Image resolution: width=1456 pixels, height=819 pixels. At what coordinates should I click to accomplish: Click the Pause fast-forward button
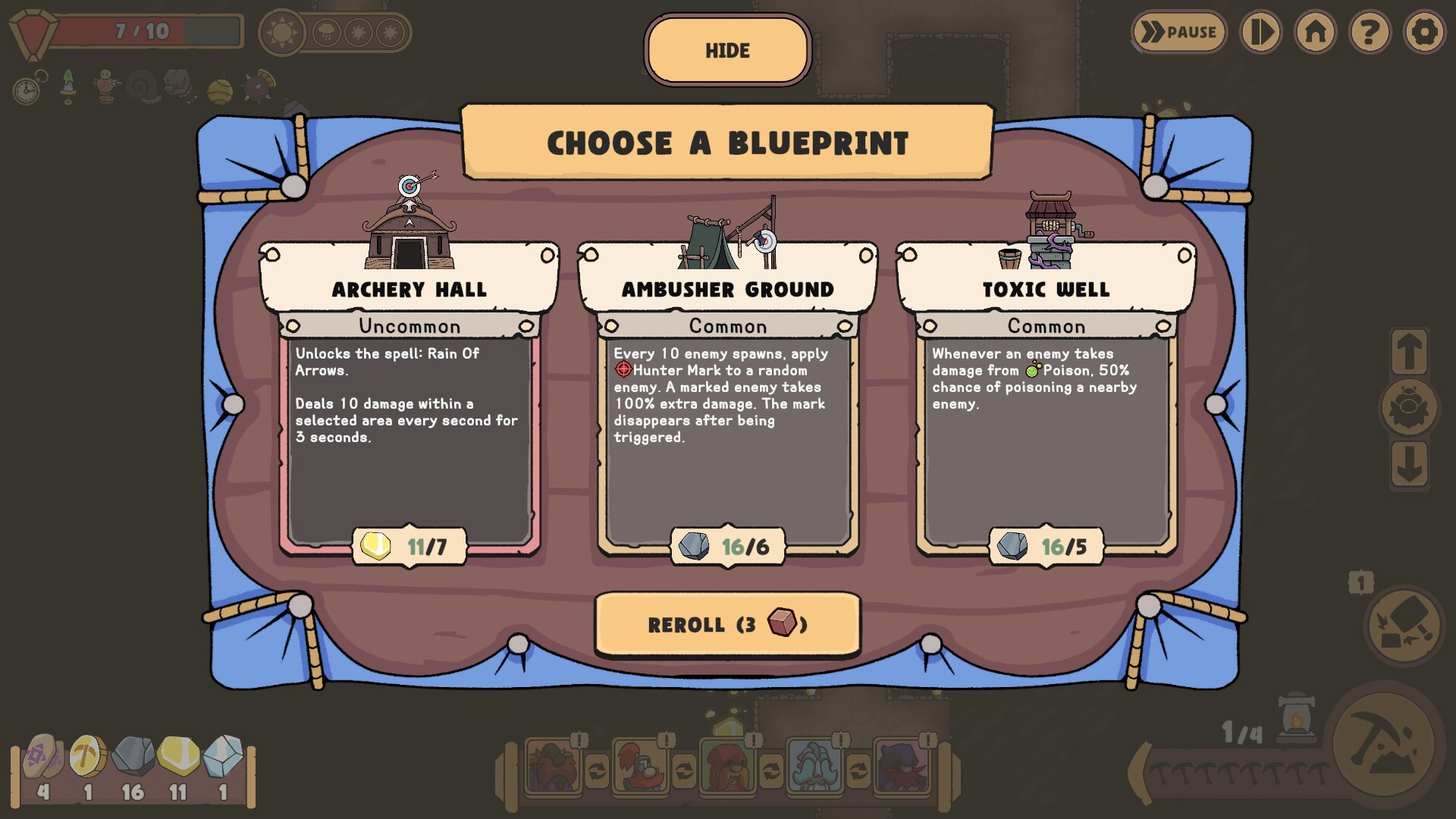tap(1179, 32)
